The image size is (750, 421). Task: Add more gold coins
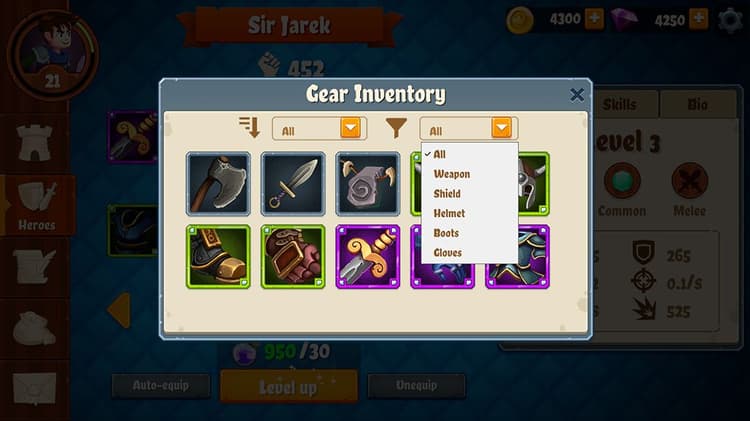(594, 19)
